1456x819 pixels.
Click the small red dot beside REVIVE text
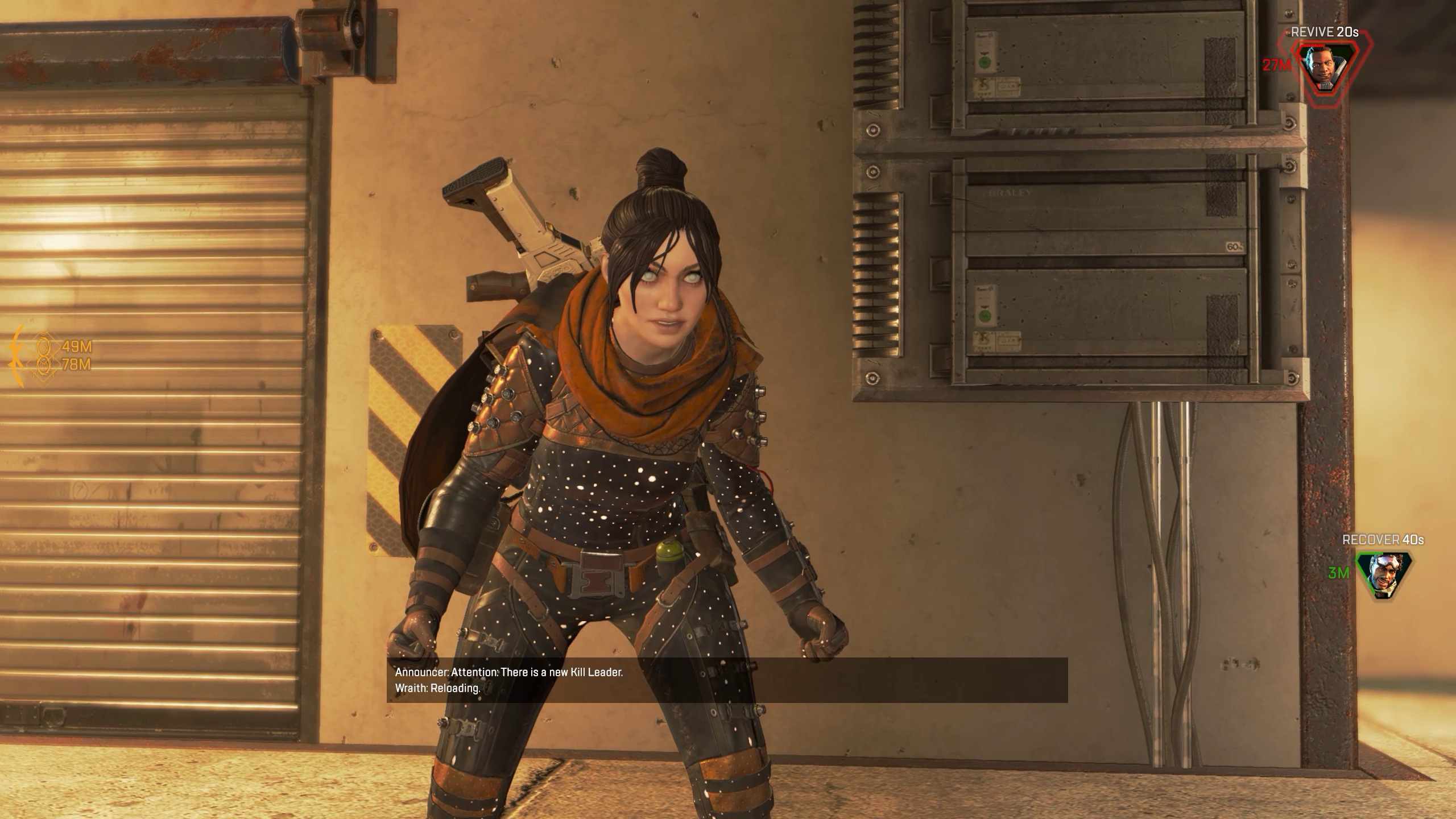[x=1288, y=32]
